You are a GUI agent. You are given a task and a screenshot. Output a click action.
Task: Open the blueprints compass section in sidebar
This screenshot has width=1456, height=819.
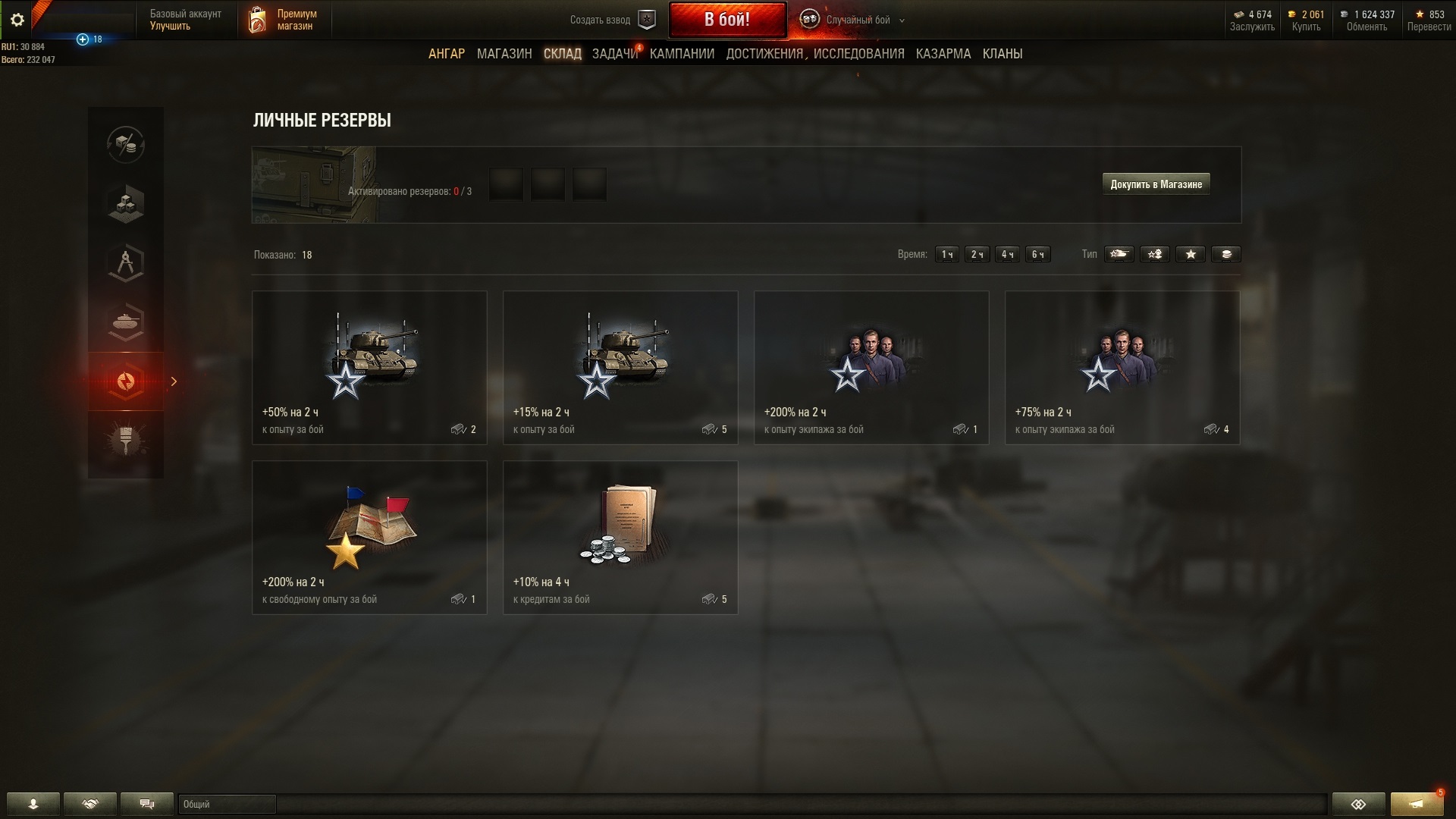(126, 263)
